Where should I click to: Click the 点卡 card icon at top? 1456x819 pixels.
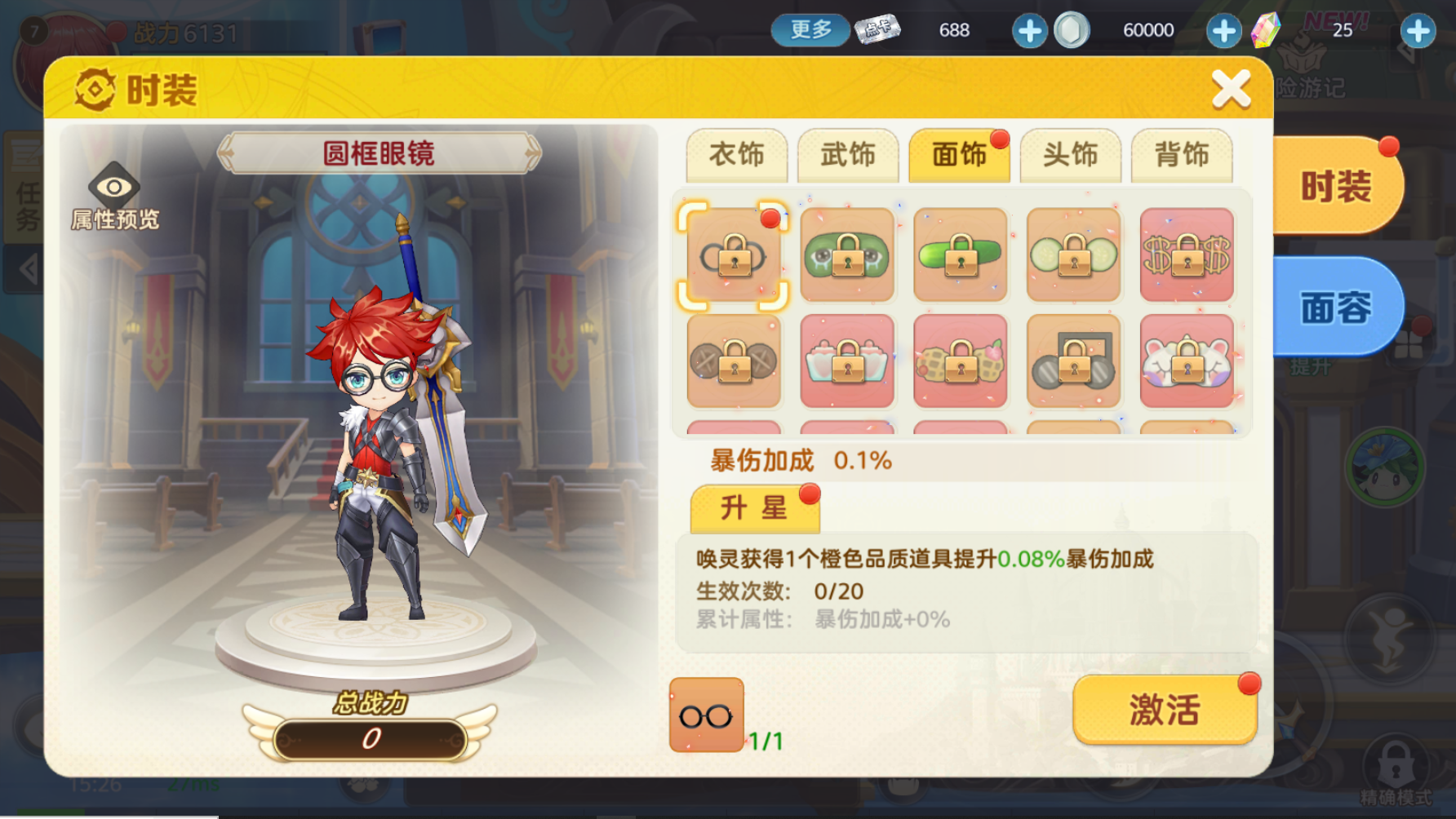(877, 30)
